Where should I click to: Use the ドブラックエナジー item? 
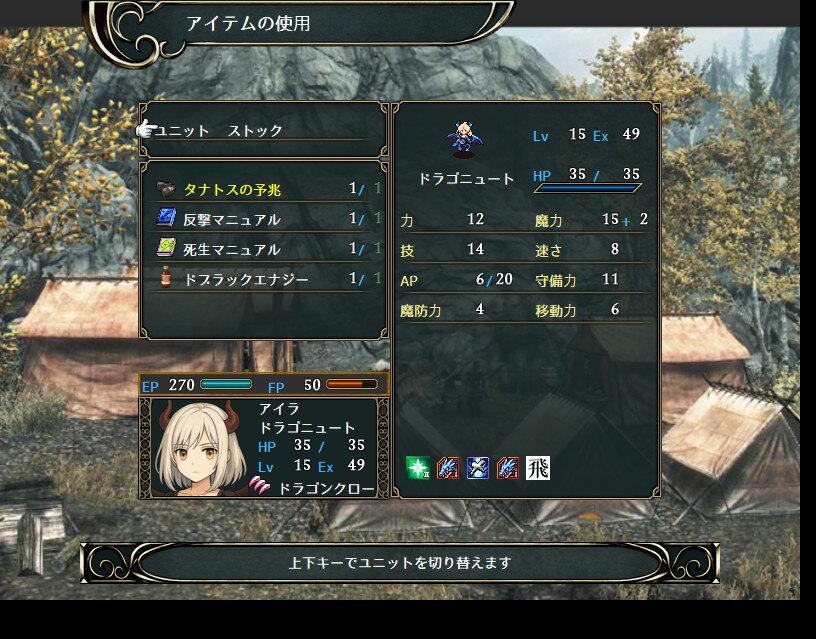pyautogui.click(x=245, y=279)
